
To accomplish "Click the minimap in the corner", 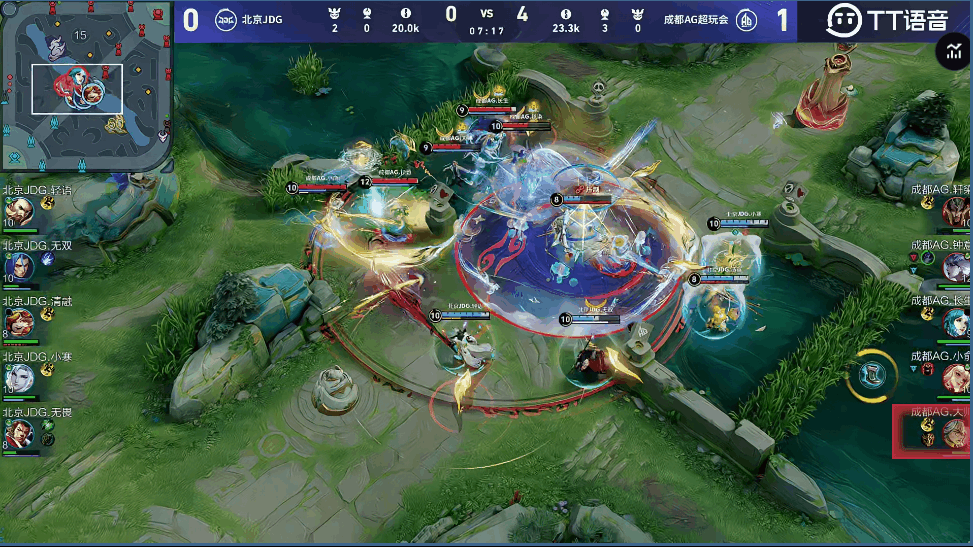I will click(x=86, y=88).
